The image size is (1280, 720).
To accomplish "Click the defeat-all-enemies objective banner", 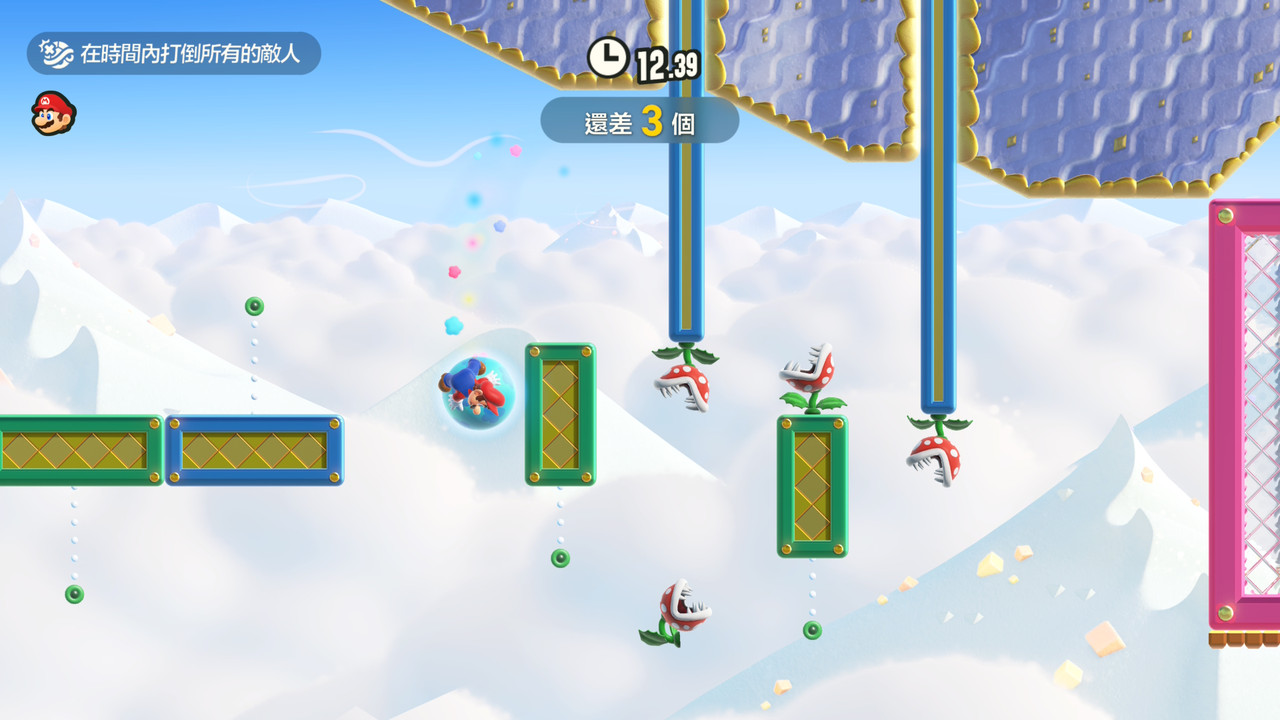I will [173, 53].
